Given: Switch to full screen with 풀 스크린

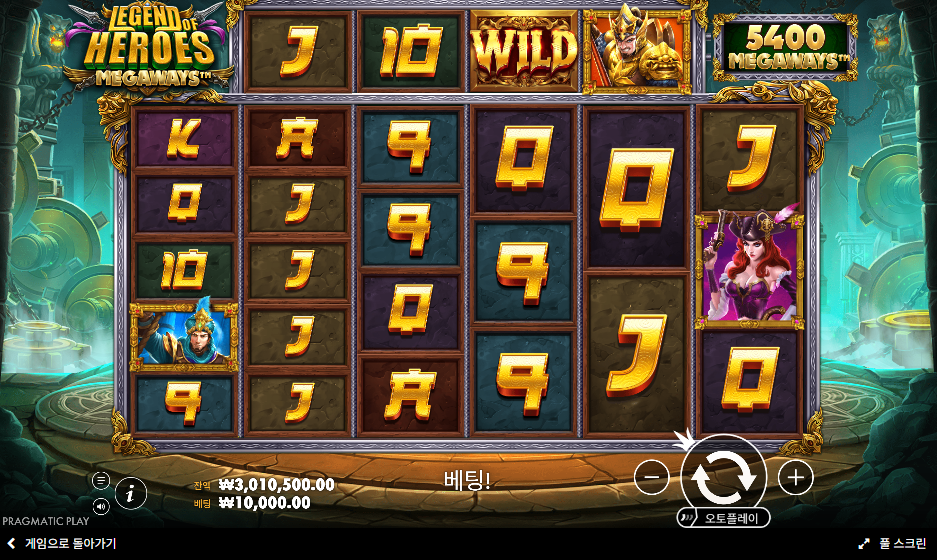Looking at the screenshot, I should pos(893,543).
